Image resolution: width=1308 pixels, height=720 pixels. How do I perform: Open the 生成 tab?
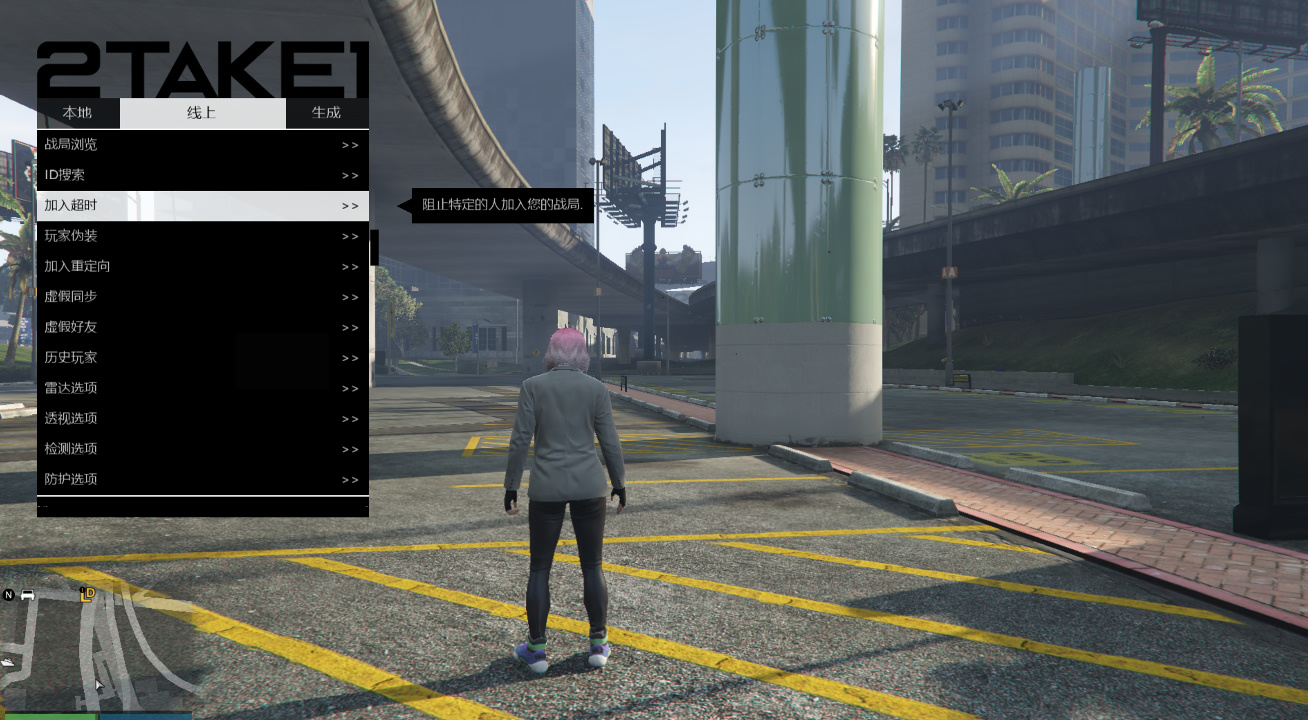pos(326,113)
